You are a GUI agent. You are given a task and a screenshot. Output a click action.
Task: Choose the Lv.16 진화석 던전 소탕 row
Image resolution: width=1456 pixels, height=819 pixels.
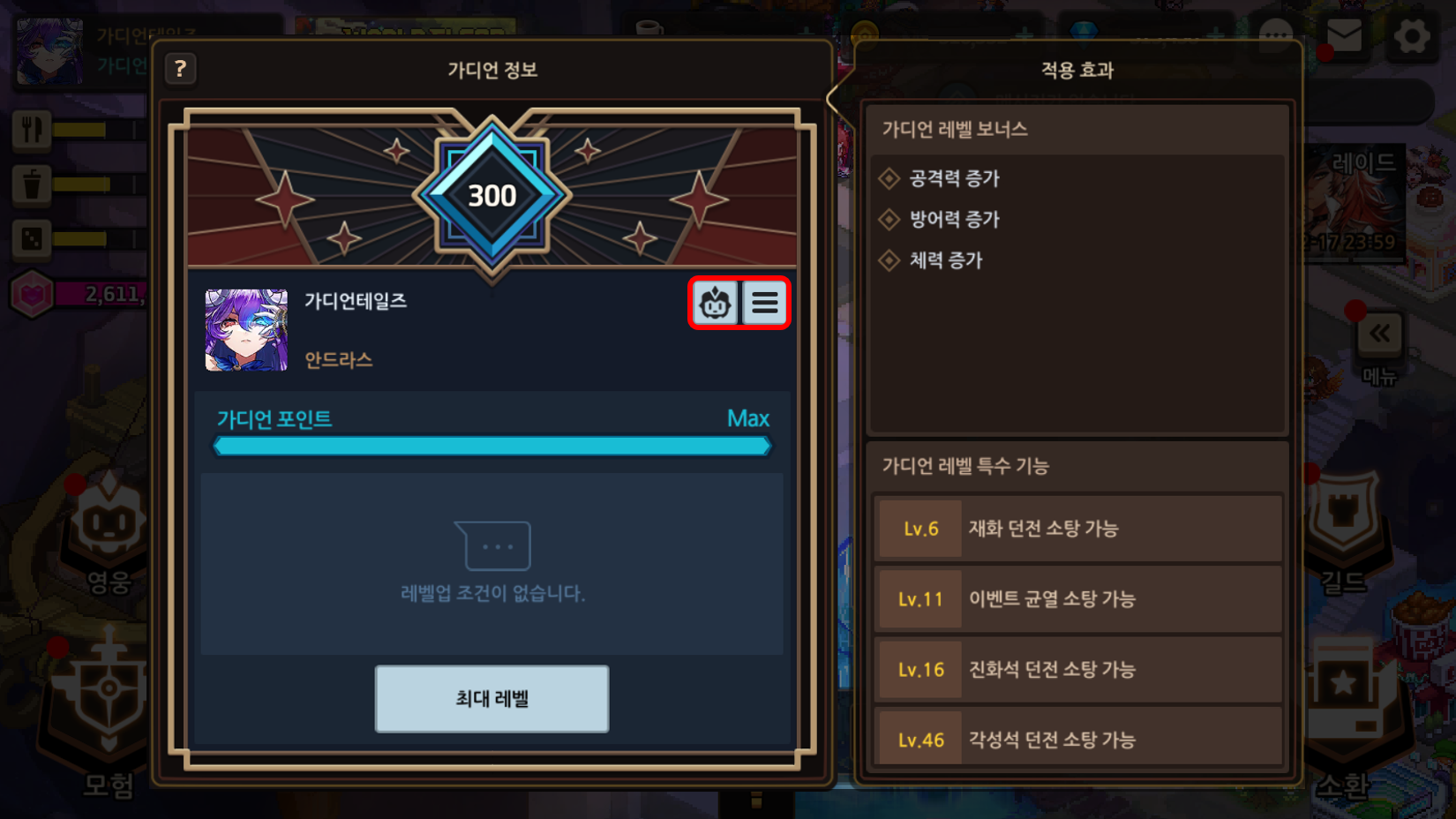[x=1077, y=670]
